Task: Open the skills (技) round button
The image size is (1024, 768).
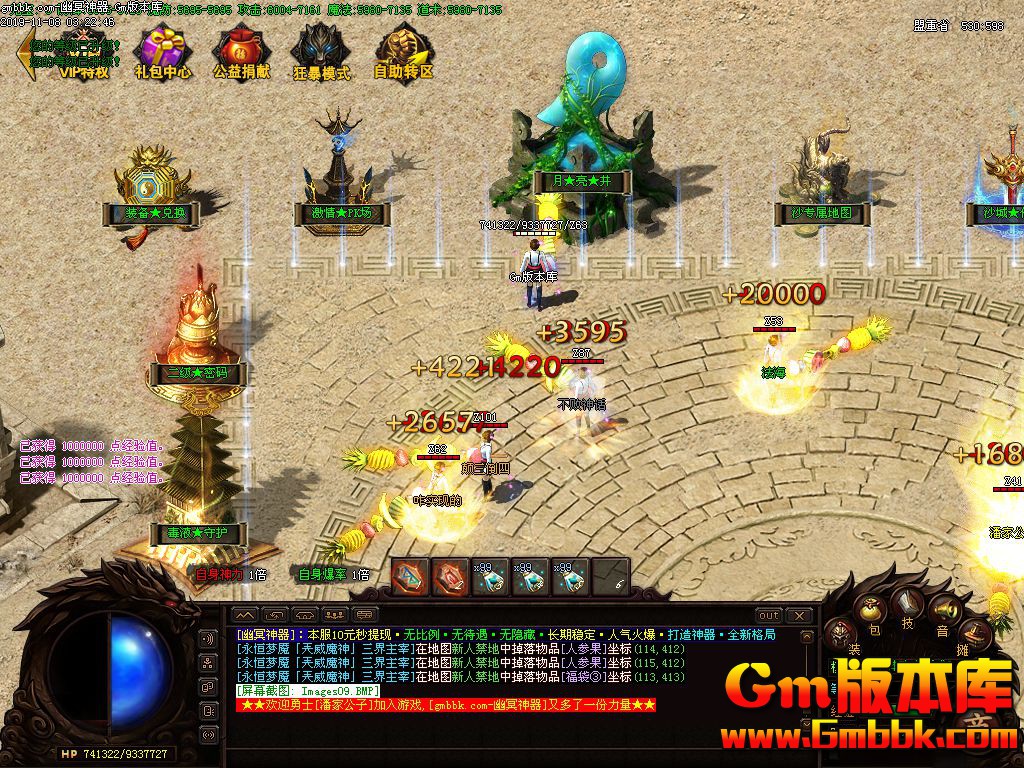Action: coord(908,602)
